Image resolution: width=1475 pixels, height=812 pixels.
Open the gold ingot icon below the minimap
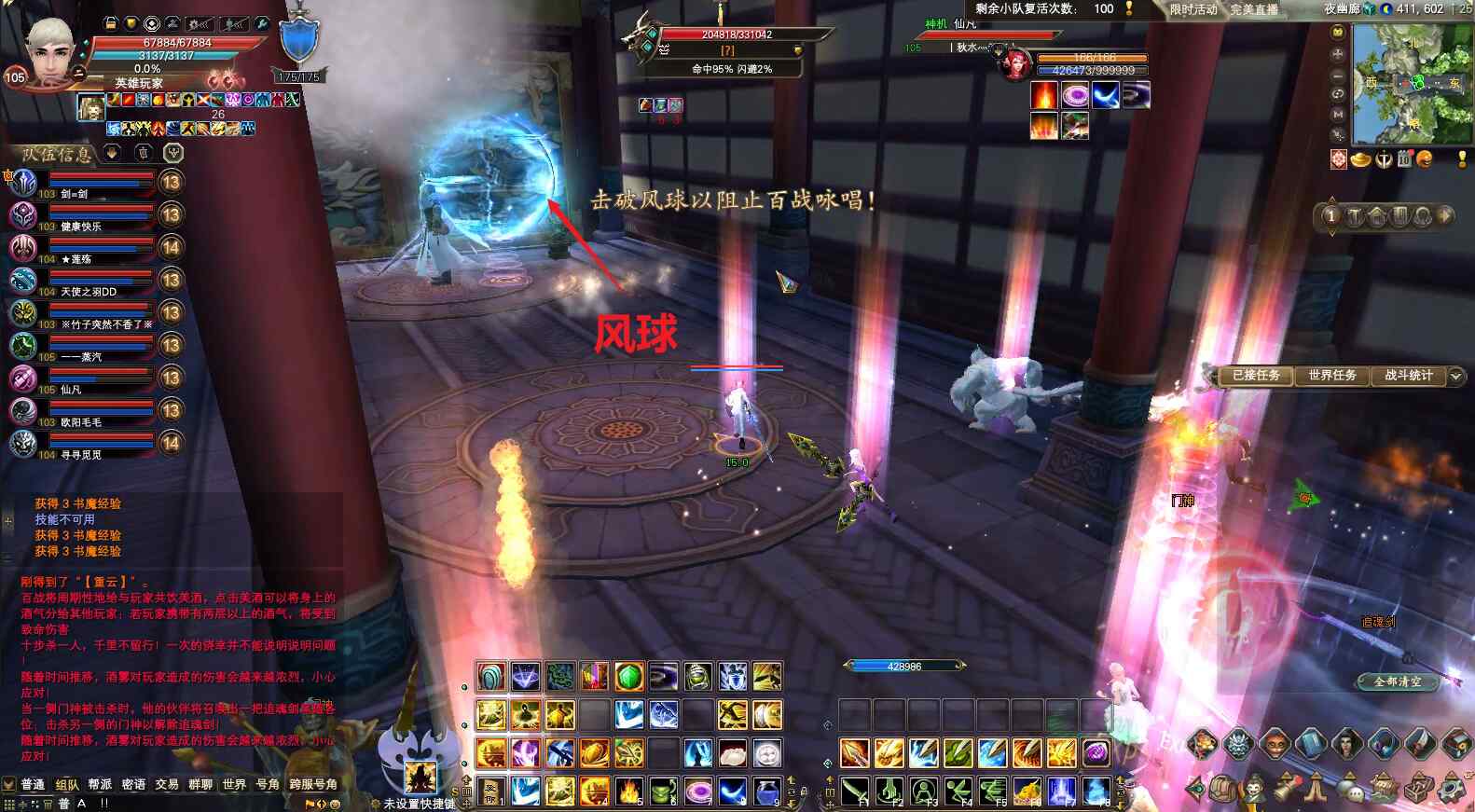point(1360,159)
